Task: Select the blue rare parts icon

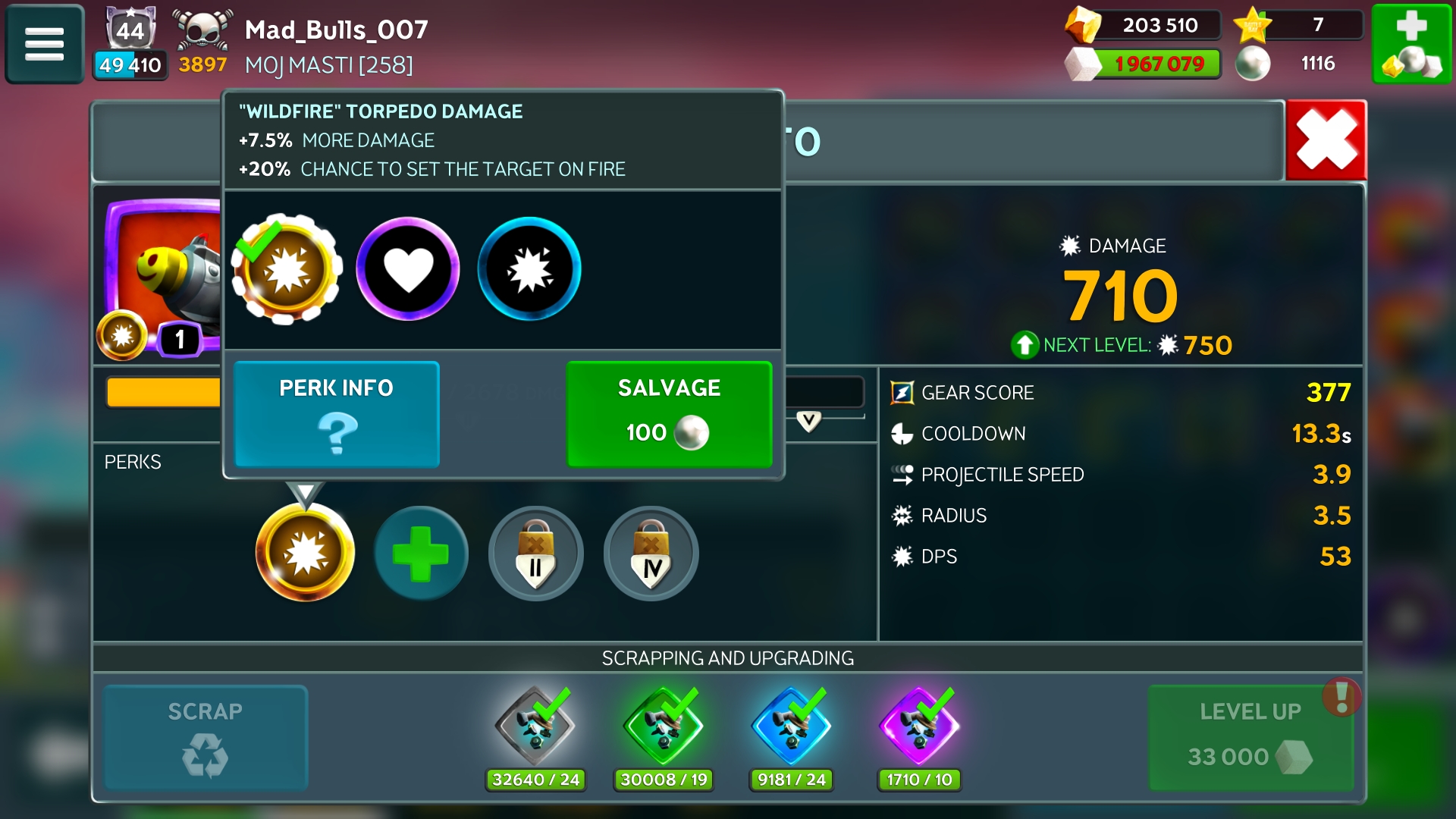Action: (x=791, y=726)
